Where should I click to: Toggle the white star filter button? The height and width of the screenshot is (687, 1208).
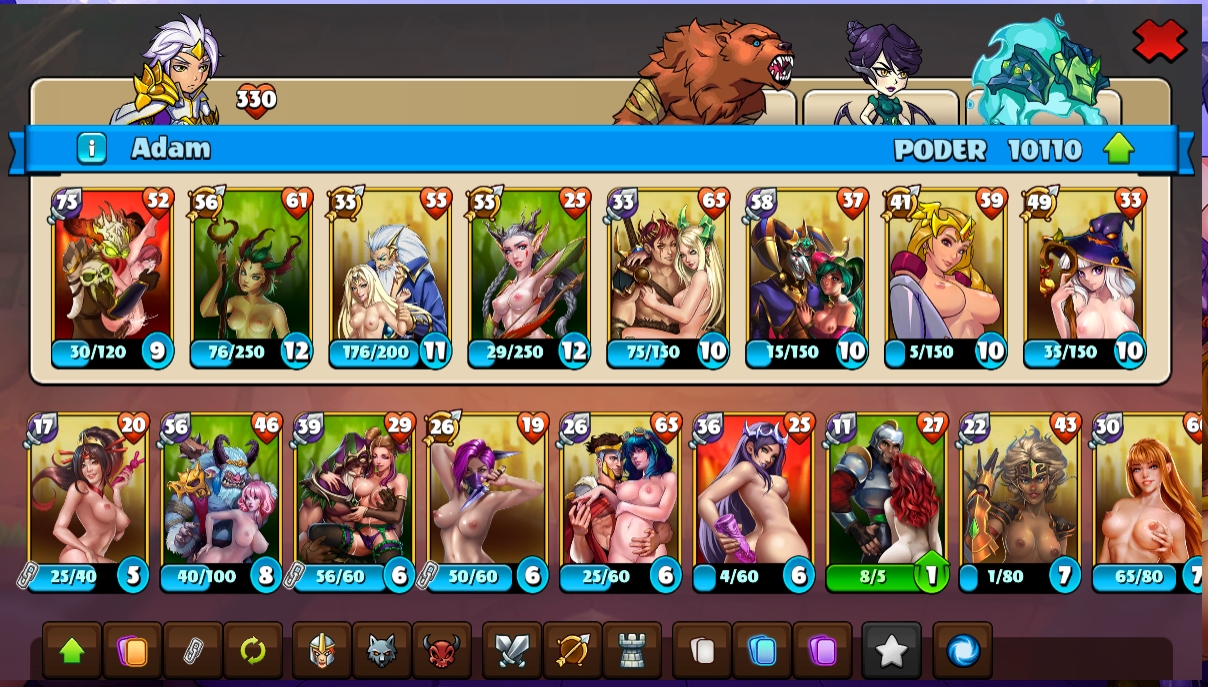(x=891, y=652)
